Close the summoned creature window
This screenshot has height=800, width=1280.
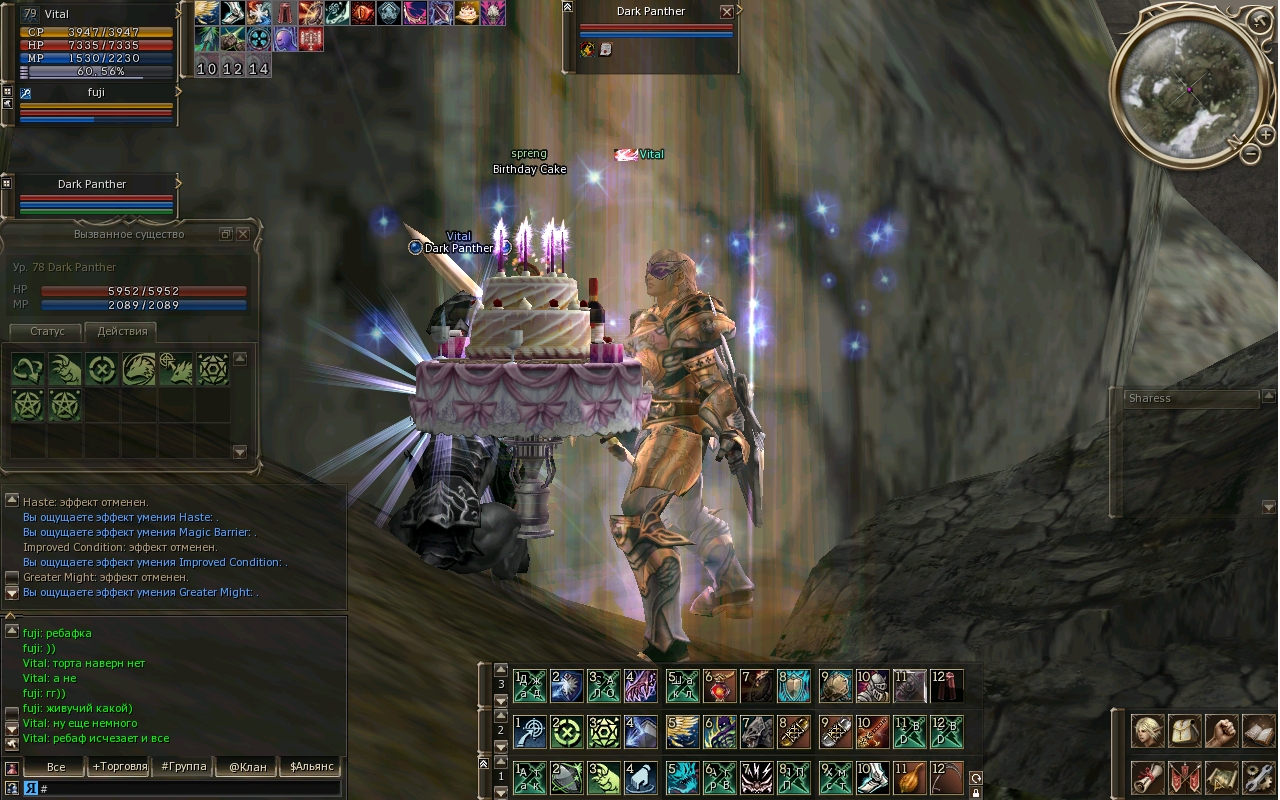[243, 234]
